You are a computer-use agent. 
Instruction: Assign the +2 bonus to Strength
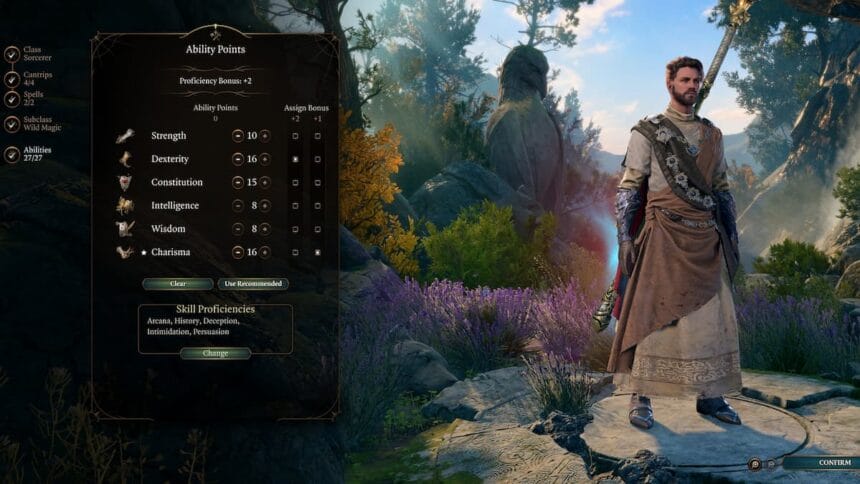[295, 136]
